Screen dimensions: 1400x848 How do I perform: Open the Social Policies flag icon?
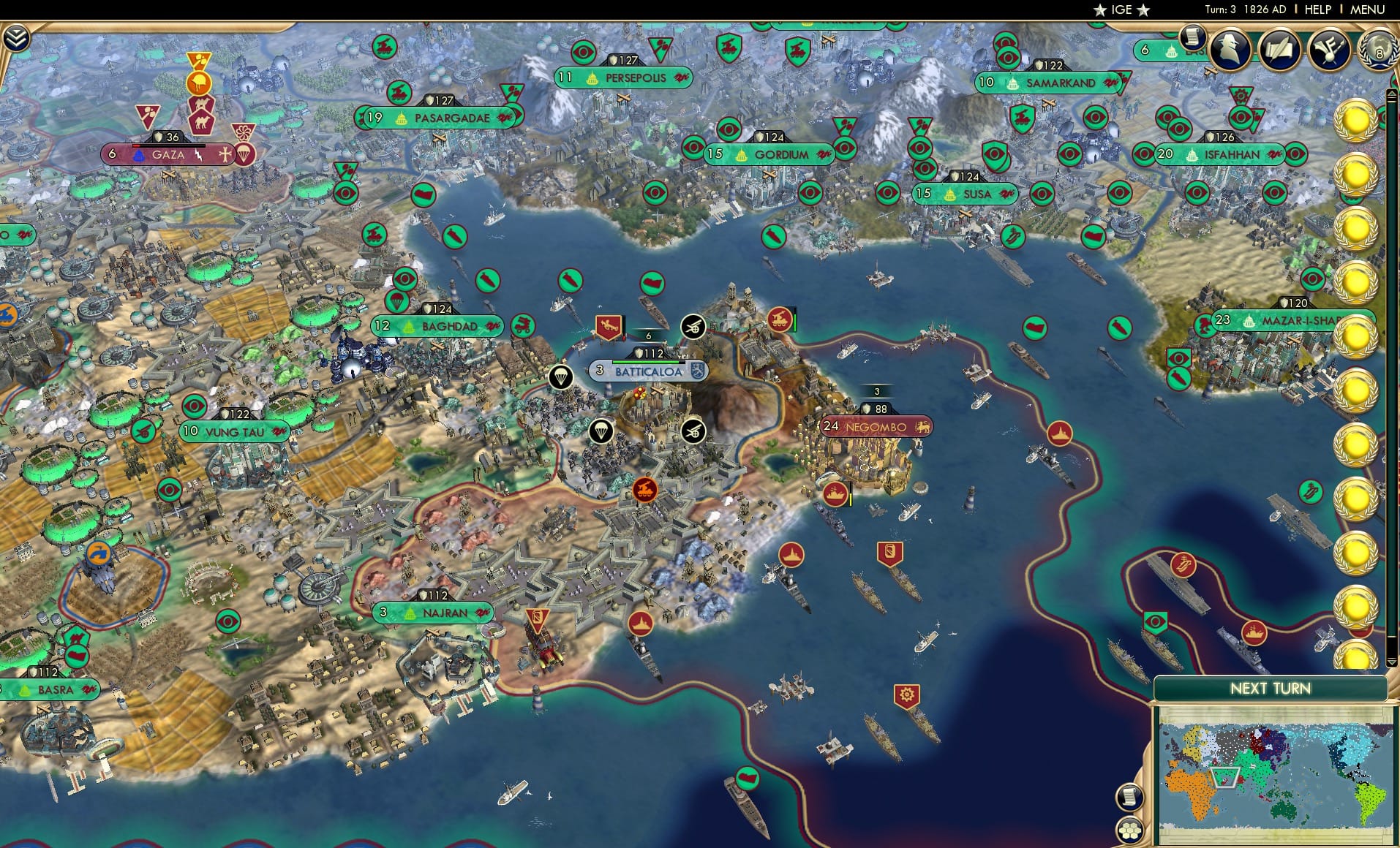[1329, 50]
